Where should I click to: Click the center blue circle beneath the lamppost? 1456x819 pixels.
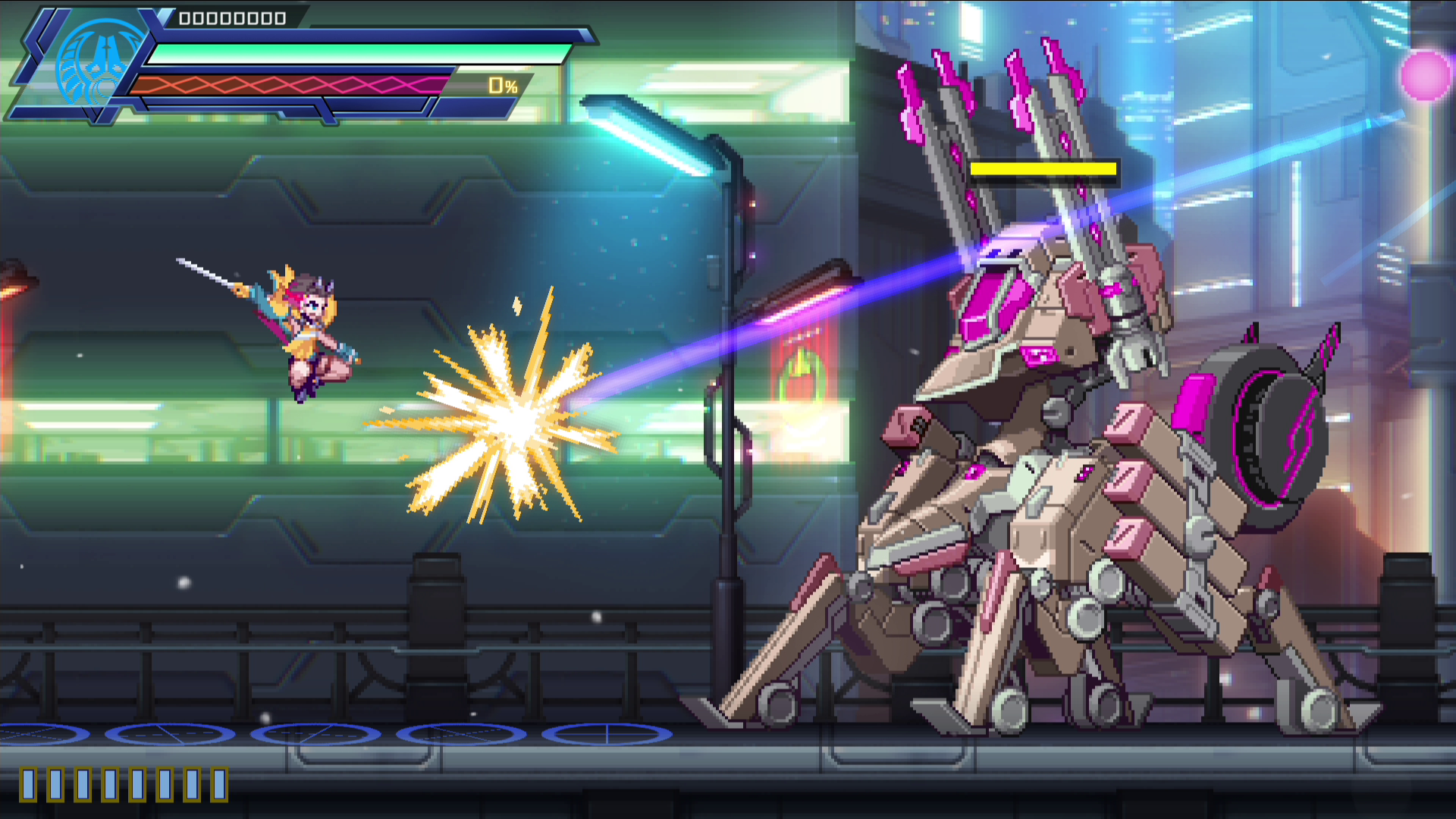317,734
